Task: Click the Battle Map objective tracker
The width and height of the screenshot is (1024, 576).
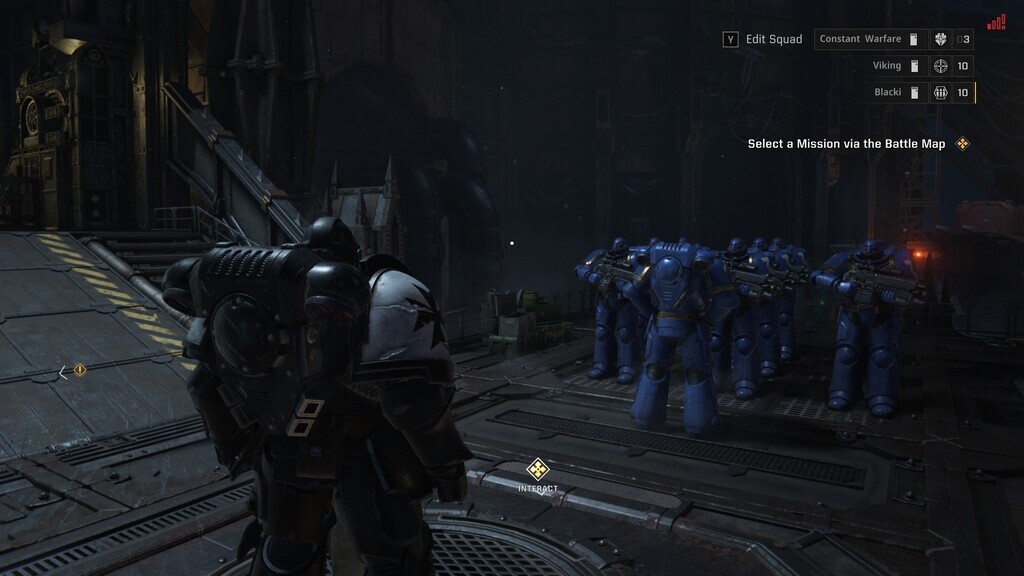Action: [x=858, y=144]
